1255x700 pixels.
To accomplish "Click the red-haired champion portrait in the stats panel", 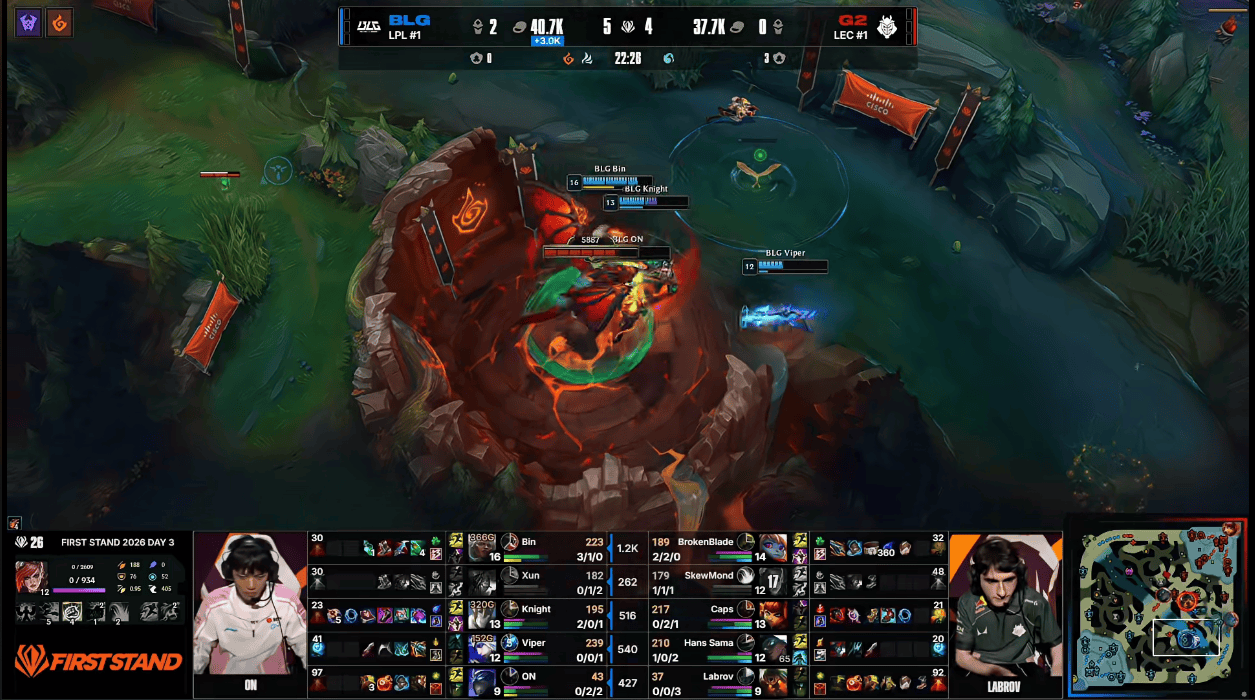I will 30,577.
